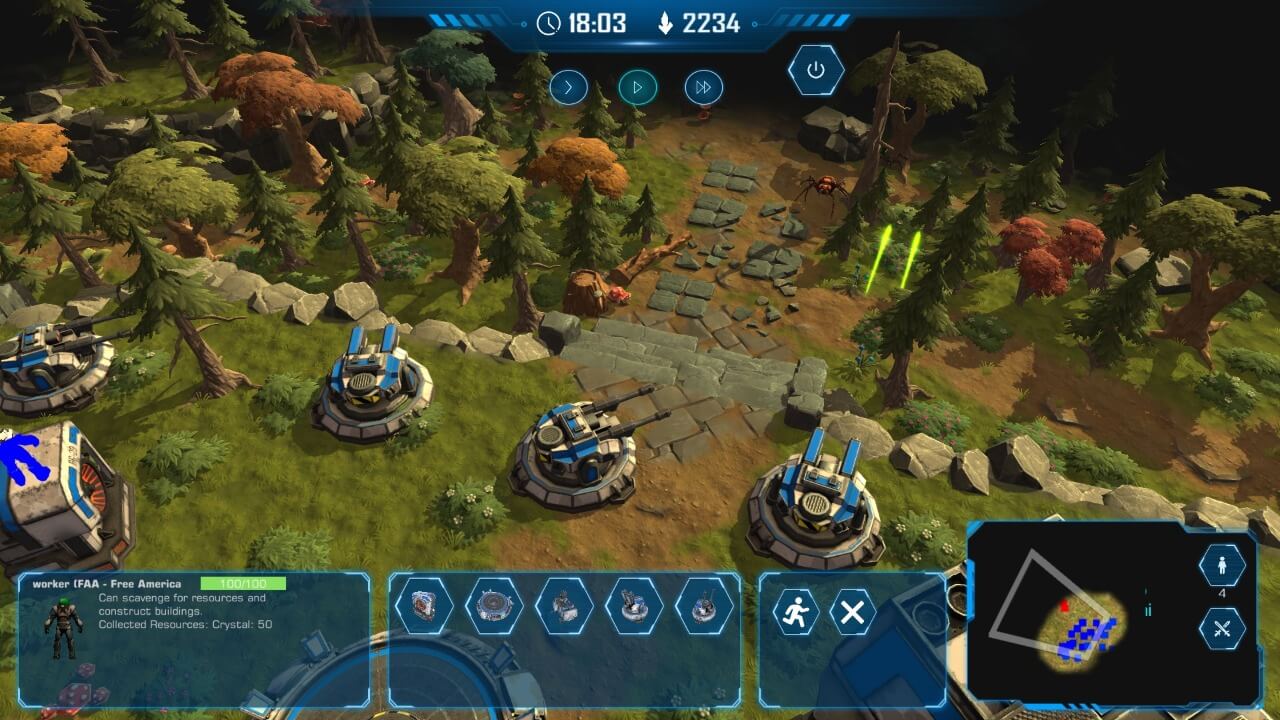Select army units via crossed swords icon

click(1222, 629)
